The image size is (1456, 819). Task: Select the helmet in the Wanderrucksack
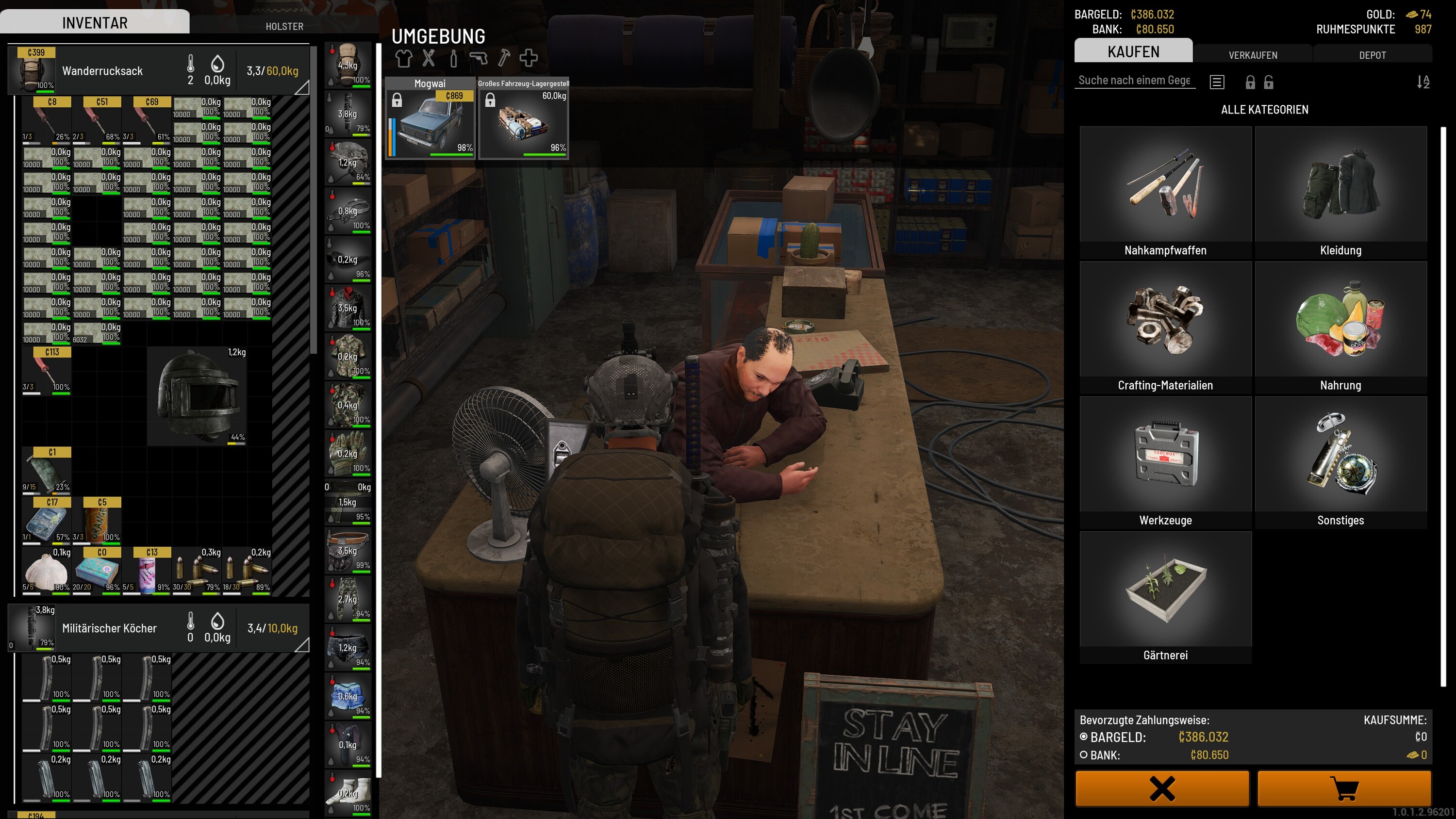click(x=197, y=395)
